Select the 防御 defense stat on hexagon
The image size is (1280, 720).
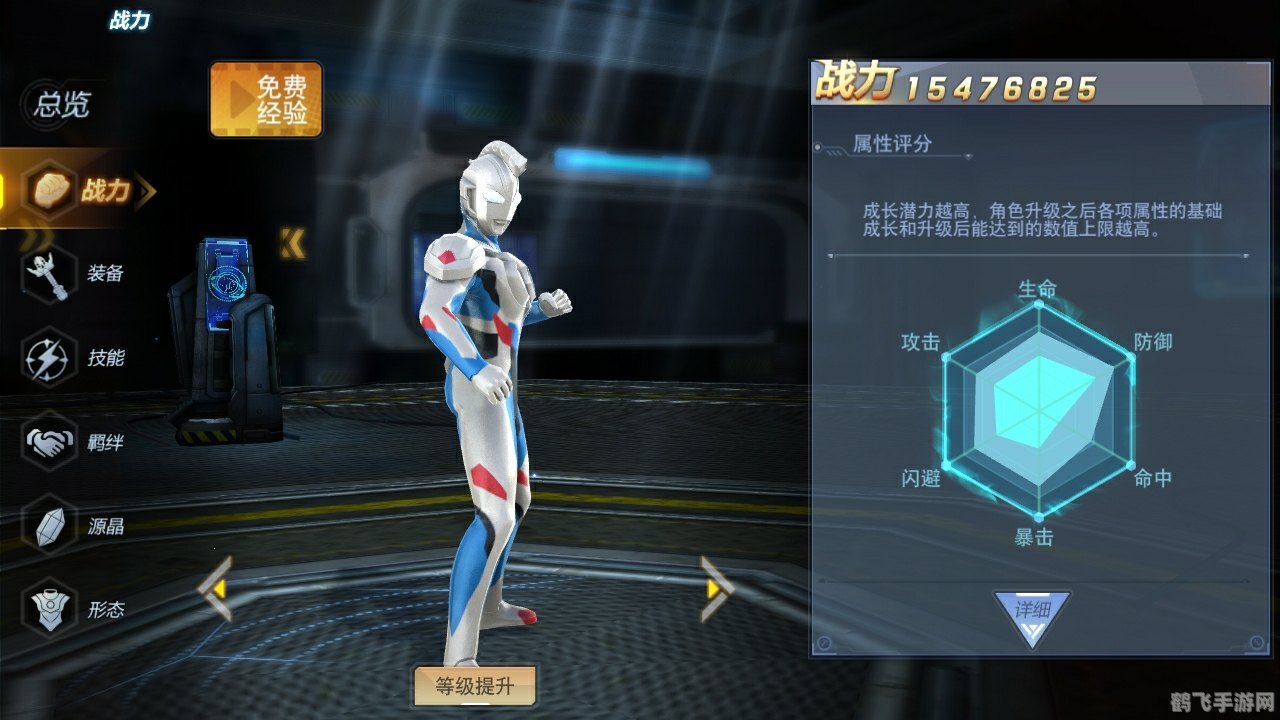(x=1155, y=342)
